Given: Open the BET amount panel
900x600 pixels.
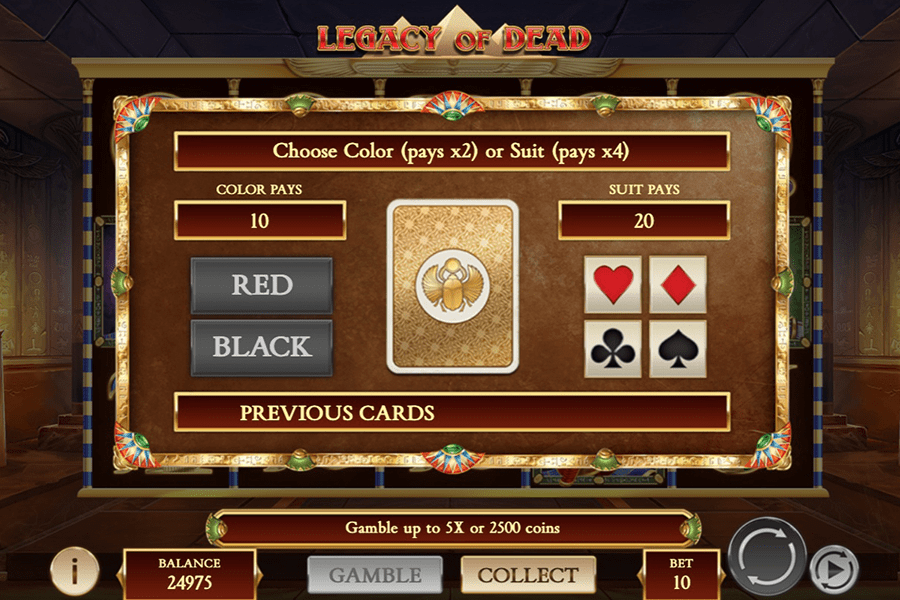Looking at the screenshot, I should point(680,574).
